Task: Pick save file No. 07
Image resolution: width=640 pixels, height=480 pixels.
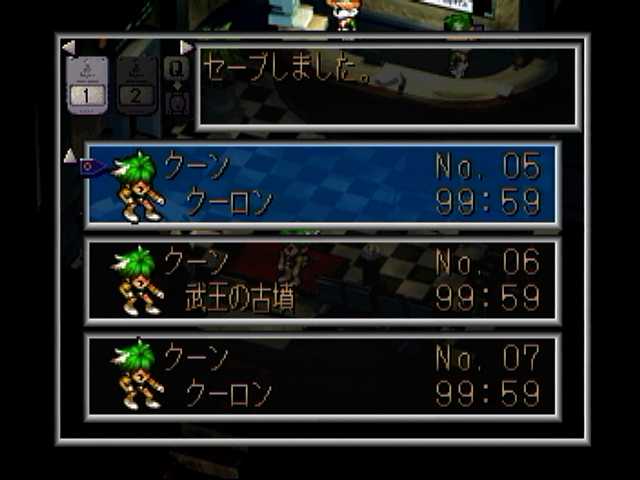Action: 322,377
